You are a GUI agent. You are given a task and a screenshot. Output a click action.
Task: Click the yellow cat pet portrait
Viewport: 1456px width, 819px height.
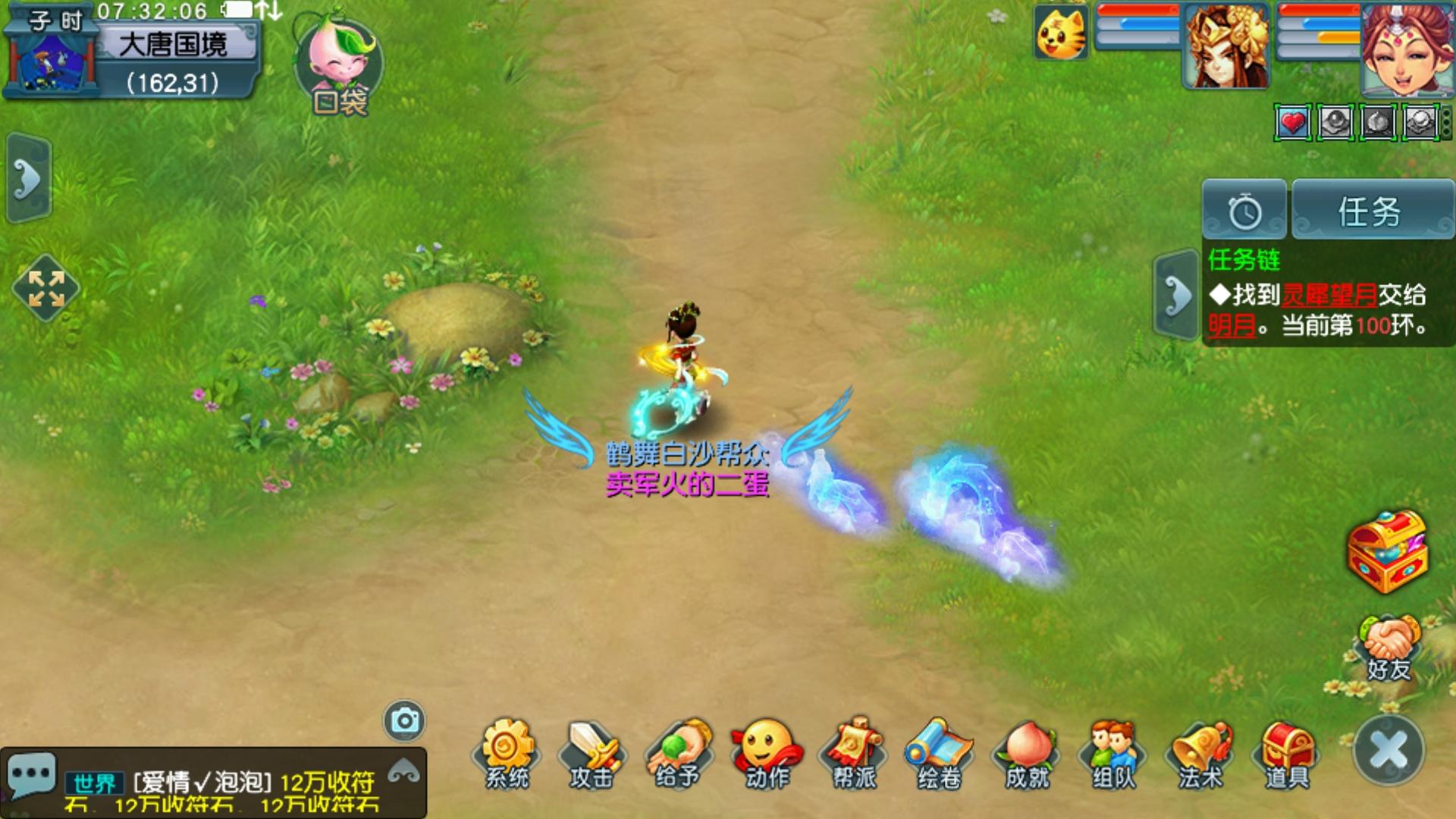click(x=1060, y=33)
